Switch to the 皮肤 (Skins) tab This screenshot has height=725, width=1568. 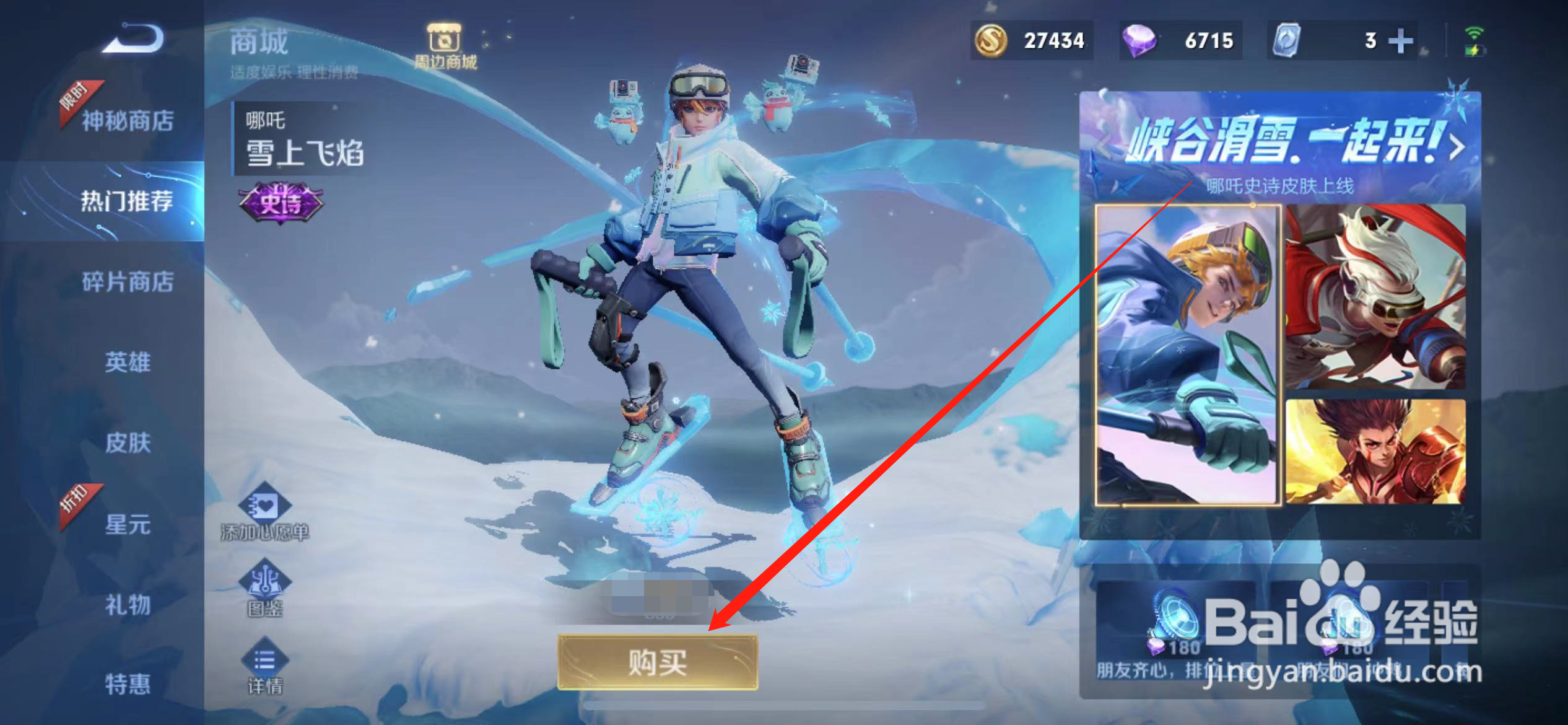pyautogui.click(x=126, y=444)
